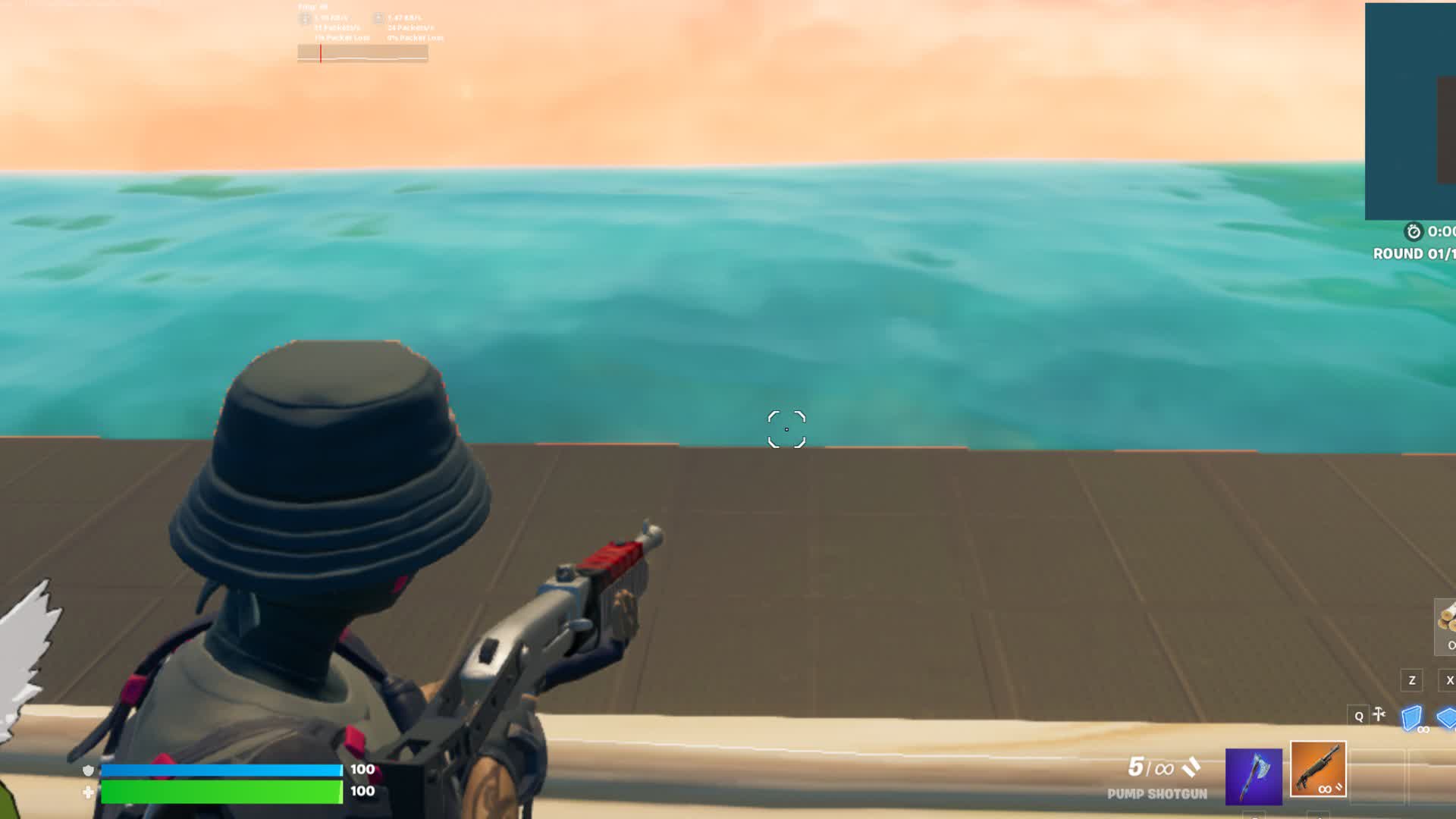Select the pickaxe in the hotbar
This screenshot has height=819, width=1456.
click(1254, 777)
